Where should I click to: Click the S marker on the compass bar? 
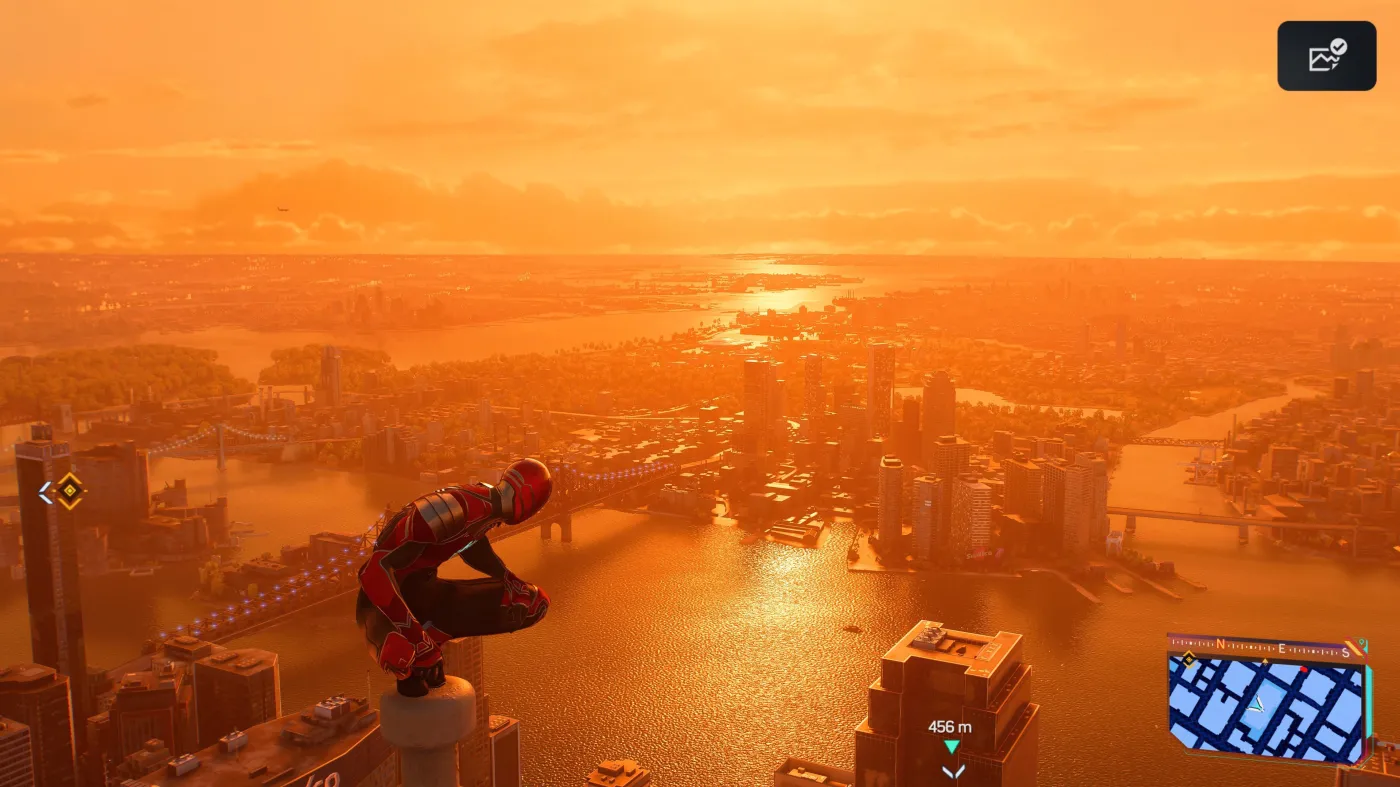point(1345,652)
